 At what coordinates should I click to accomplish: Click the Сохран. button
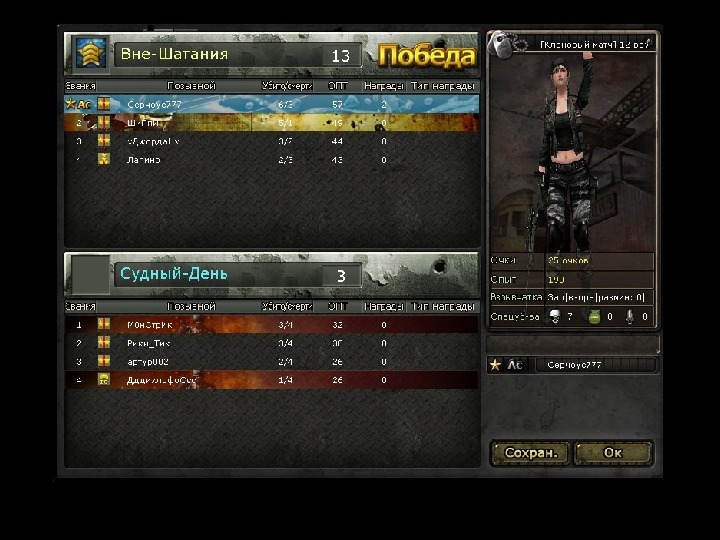tap(529, 453)
